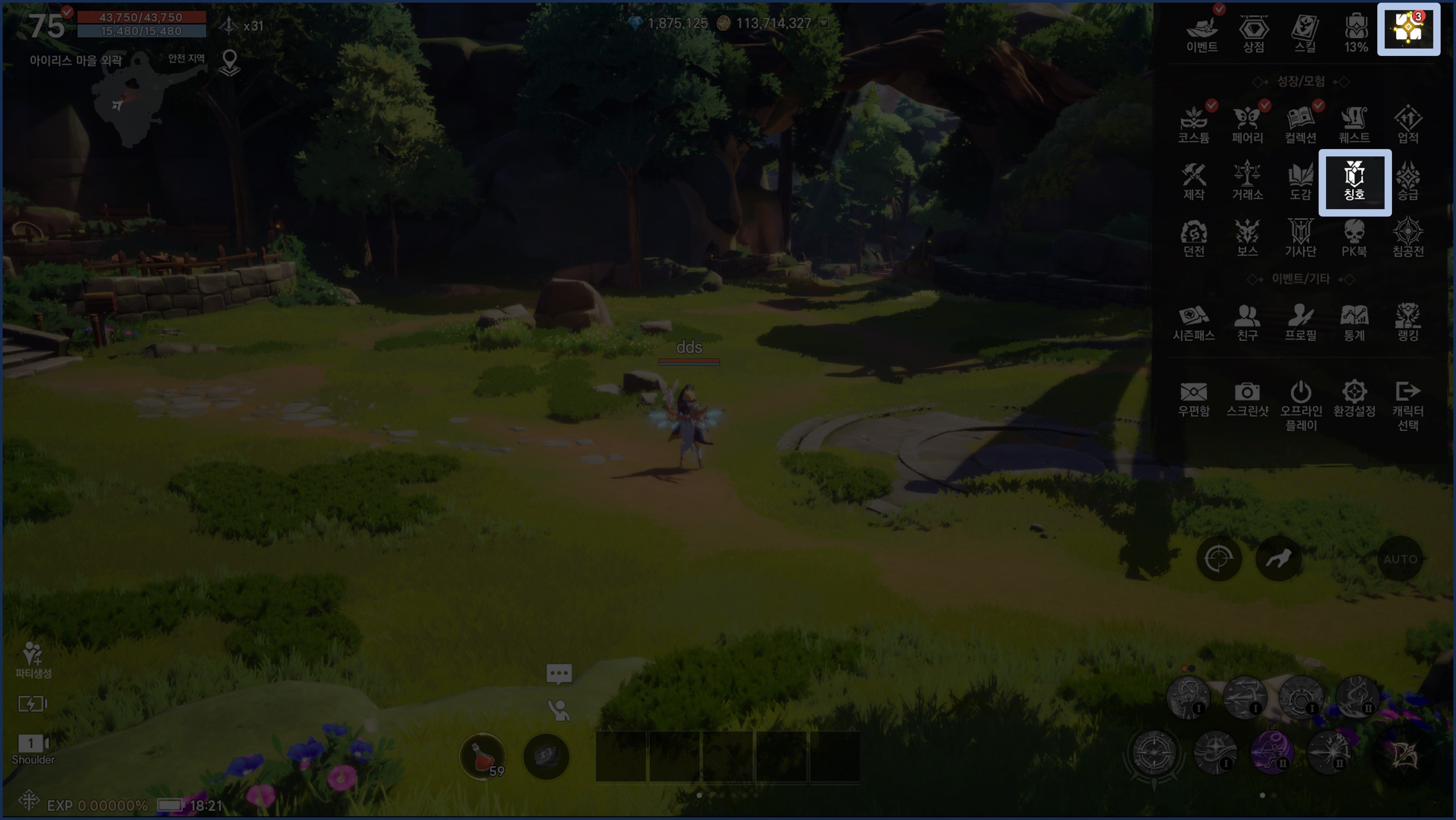This screenshot has height=820, width=1456.
Task: Open the 페어리 fairy menu
Action: [x=1247, y=125]
